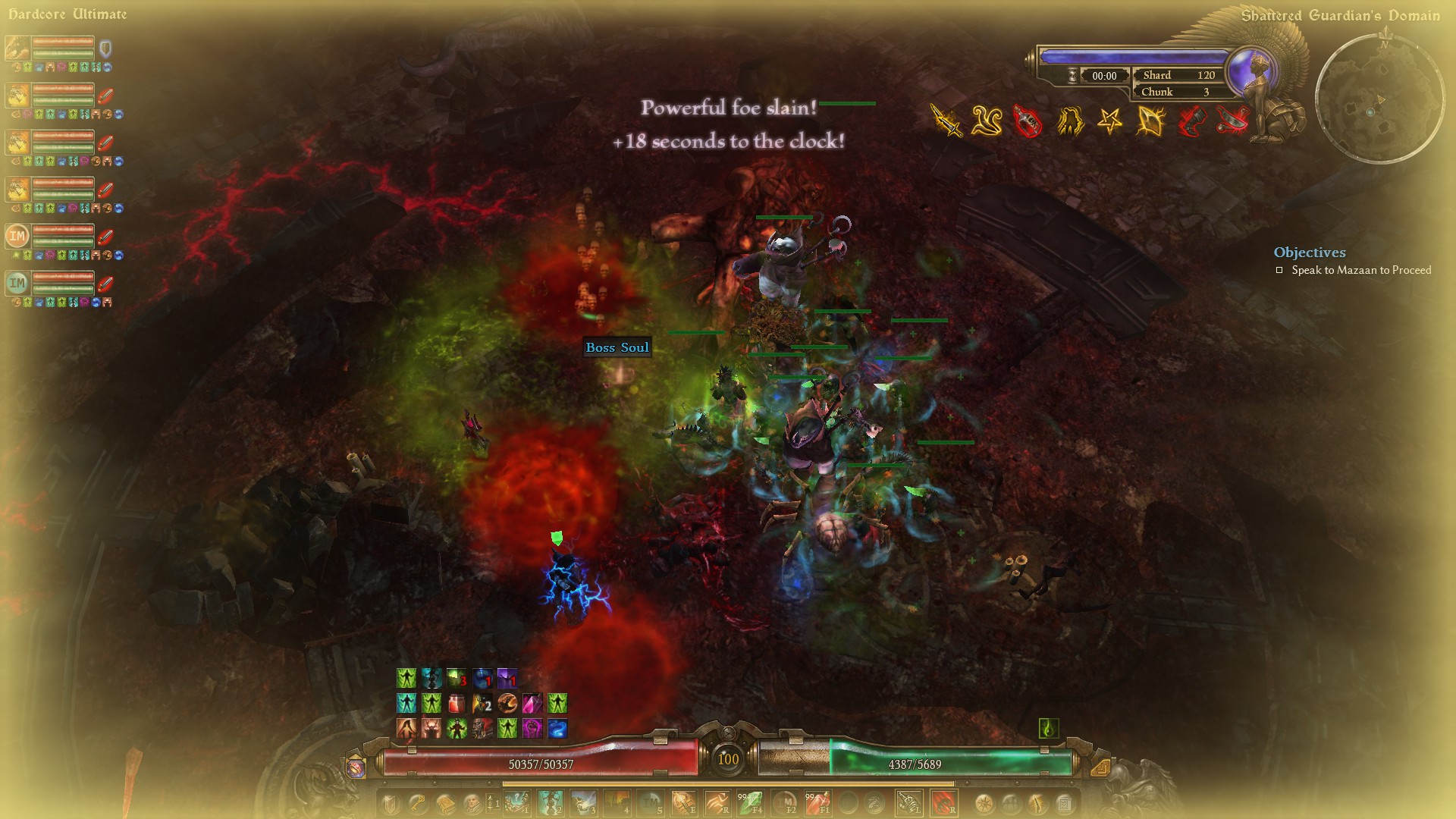The height and width of the screenshot is (819, 1456).
Task: Open the minimap
Action: pyautogui.click(x=1379, y=99)
